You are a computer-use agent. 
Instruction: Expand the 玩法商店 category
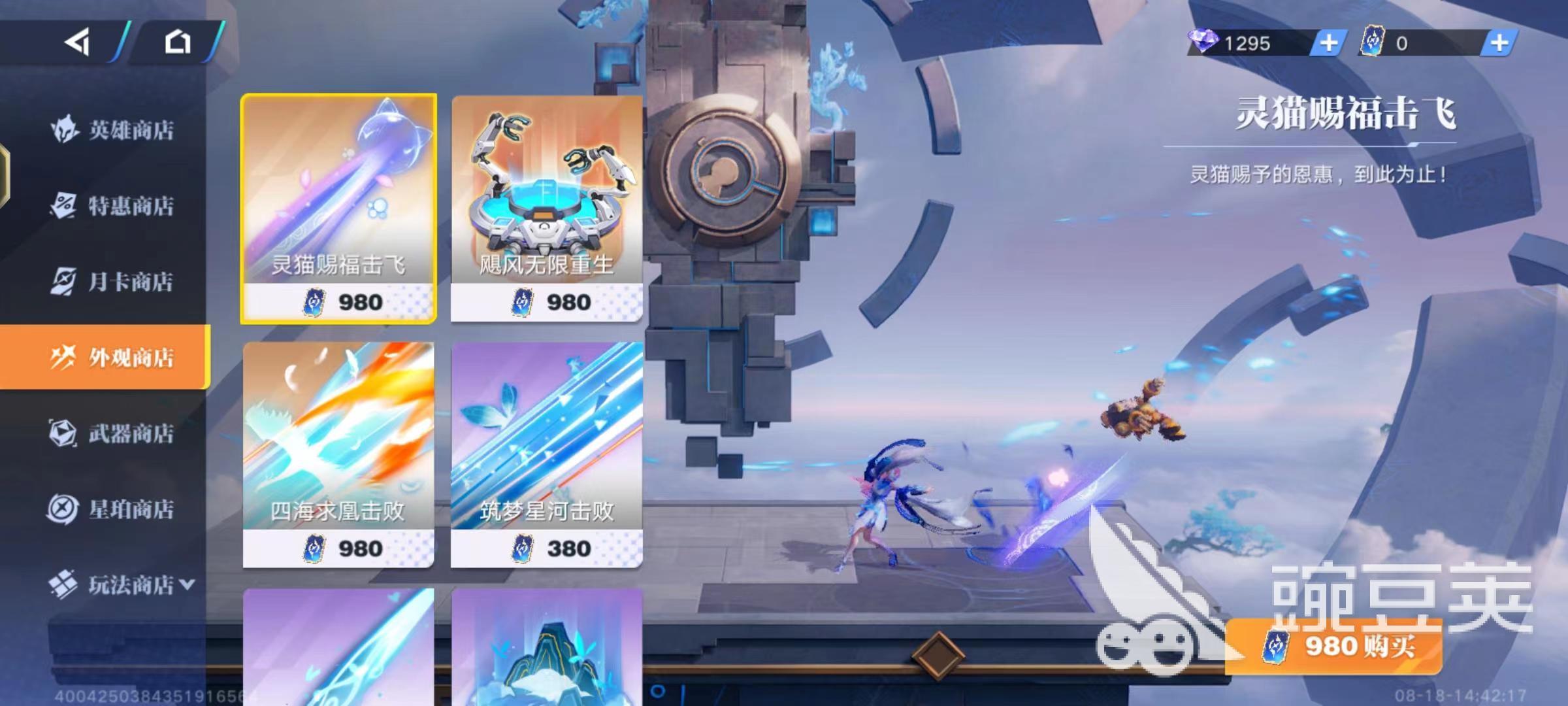click(x=122, y=584)
